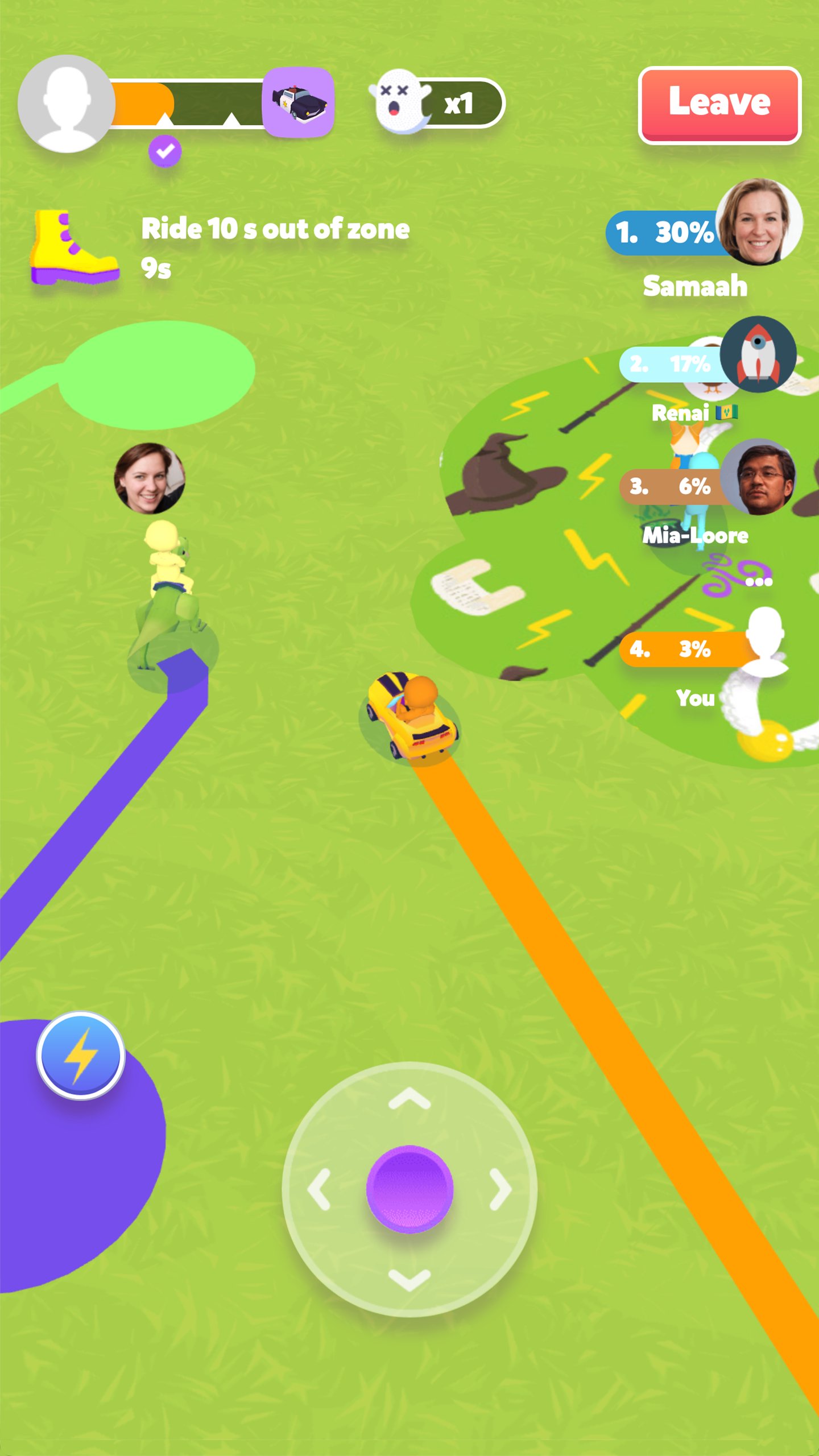819x1456 pixels.
Task: Expand the hidden leaderboard entries via the ellipsis
Action: (x=760, y=580)
